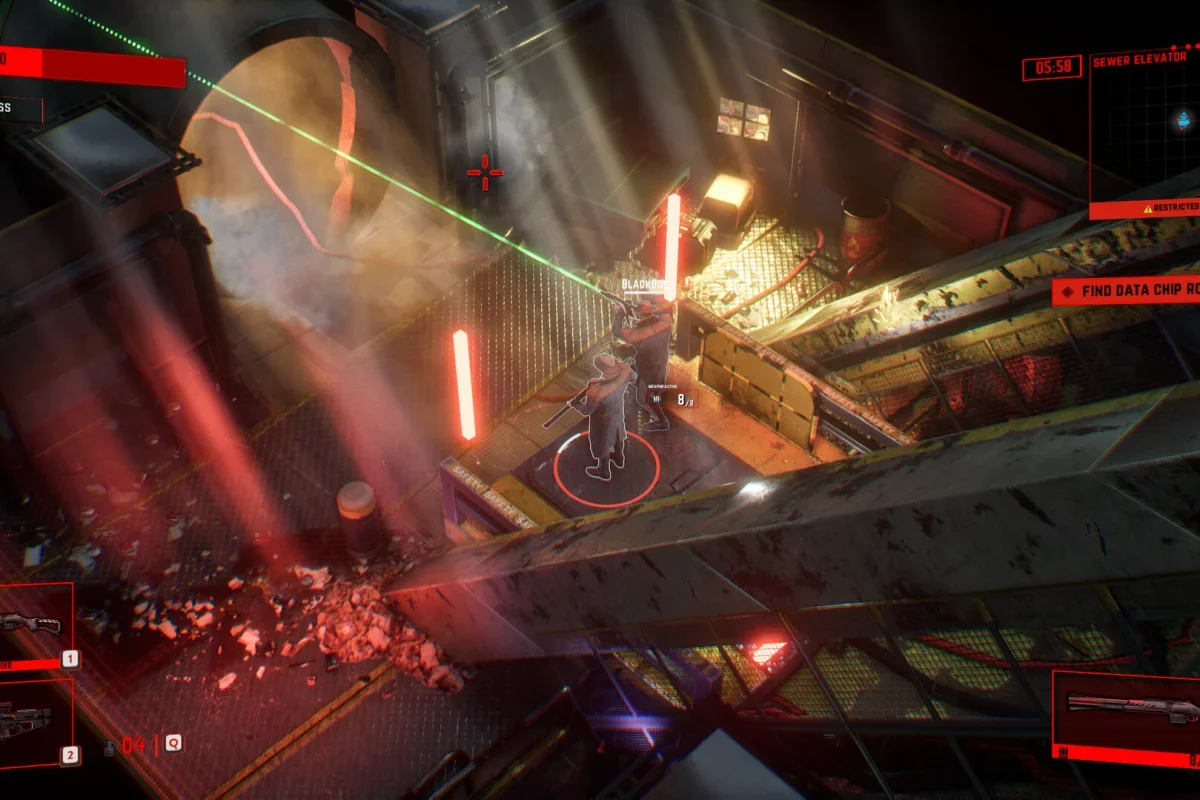This screenshot has width=1200, height=800.
Task: Select the shotgun in weapon slot 1
Action: (32, 624)
